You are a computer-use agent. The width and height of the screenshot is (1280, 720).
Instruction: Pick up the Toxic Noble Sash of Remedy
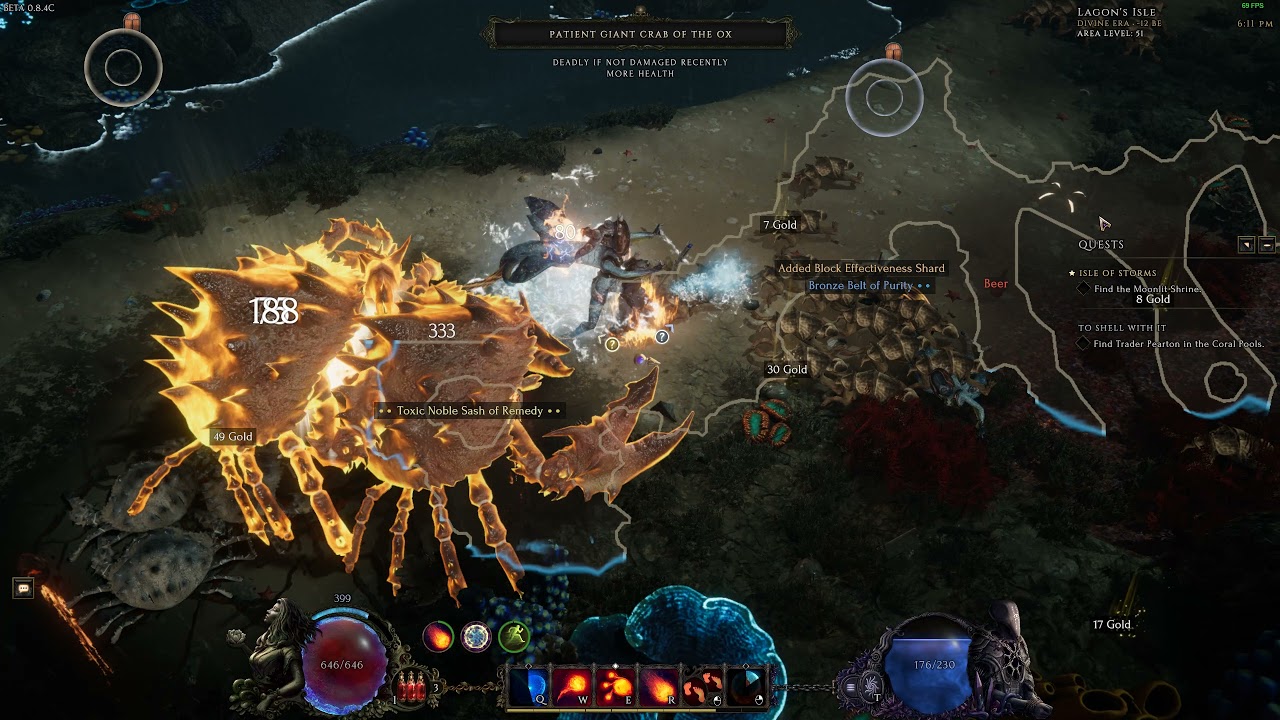coord(469,411)
